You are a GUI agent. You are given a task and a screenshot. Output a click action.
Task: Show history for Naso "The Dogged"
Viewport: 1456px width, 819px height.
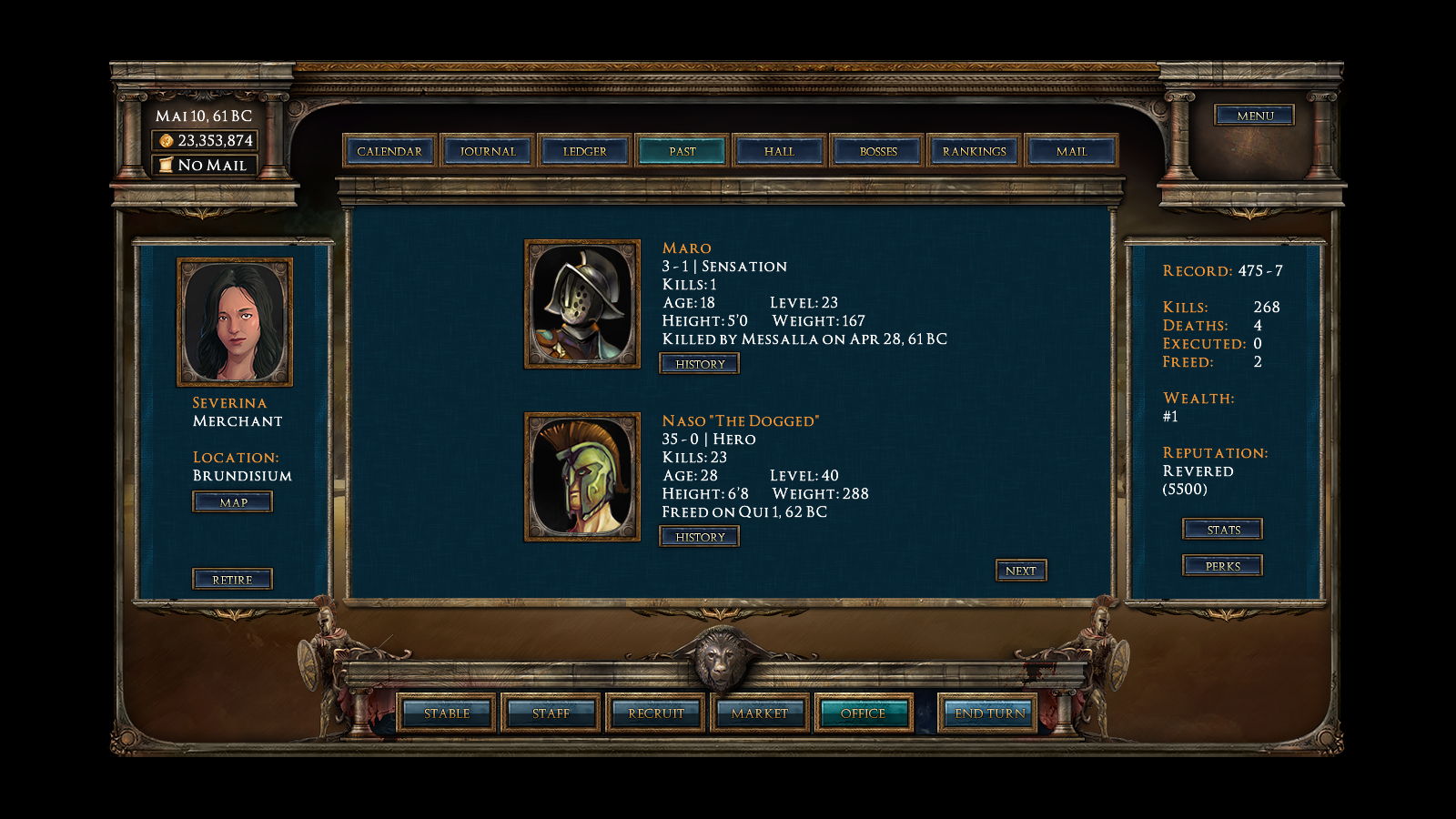[x=700, y=537]
